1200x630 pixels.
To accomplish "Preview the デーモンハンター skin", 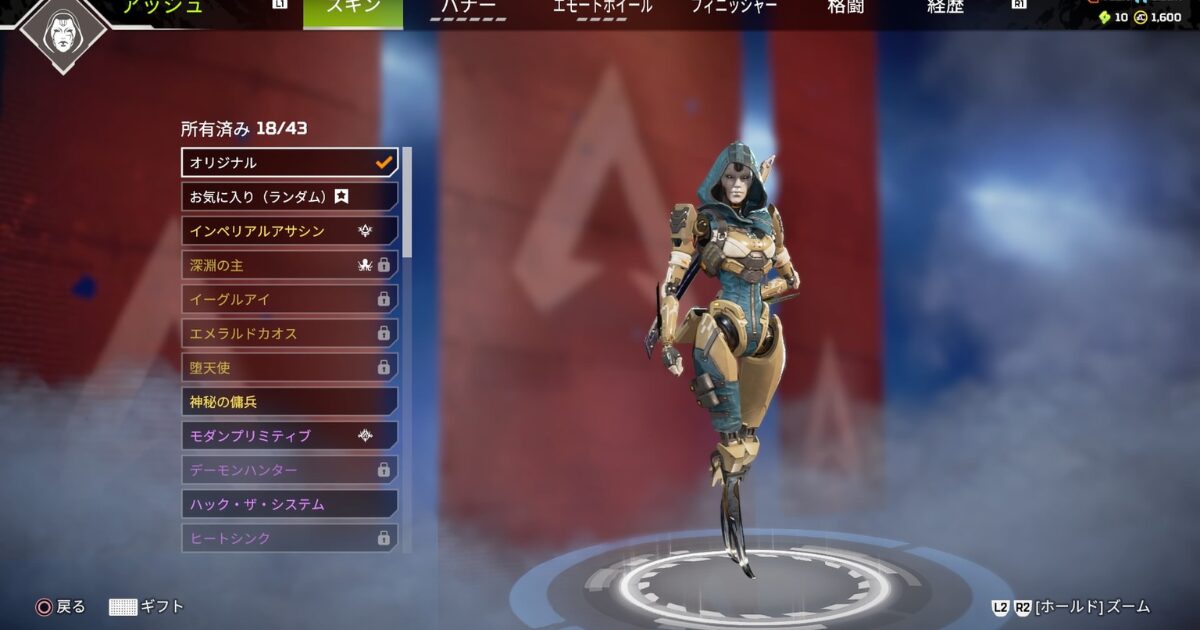I will (x=289, y=470).
